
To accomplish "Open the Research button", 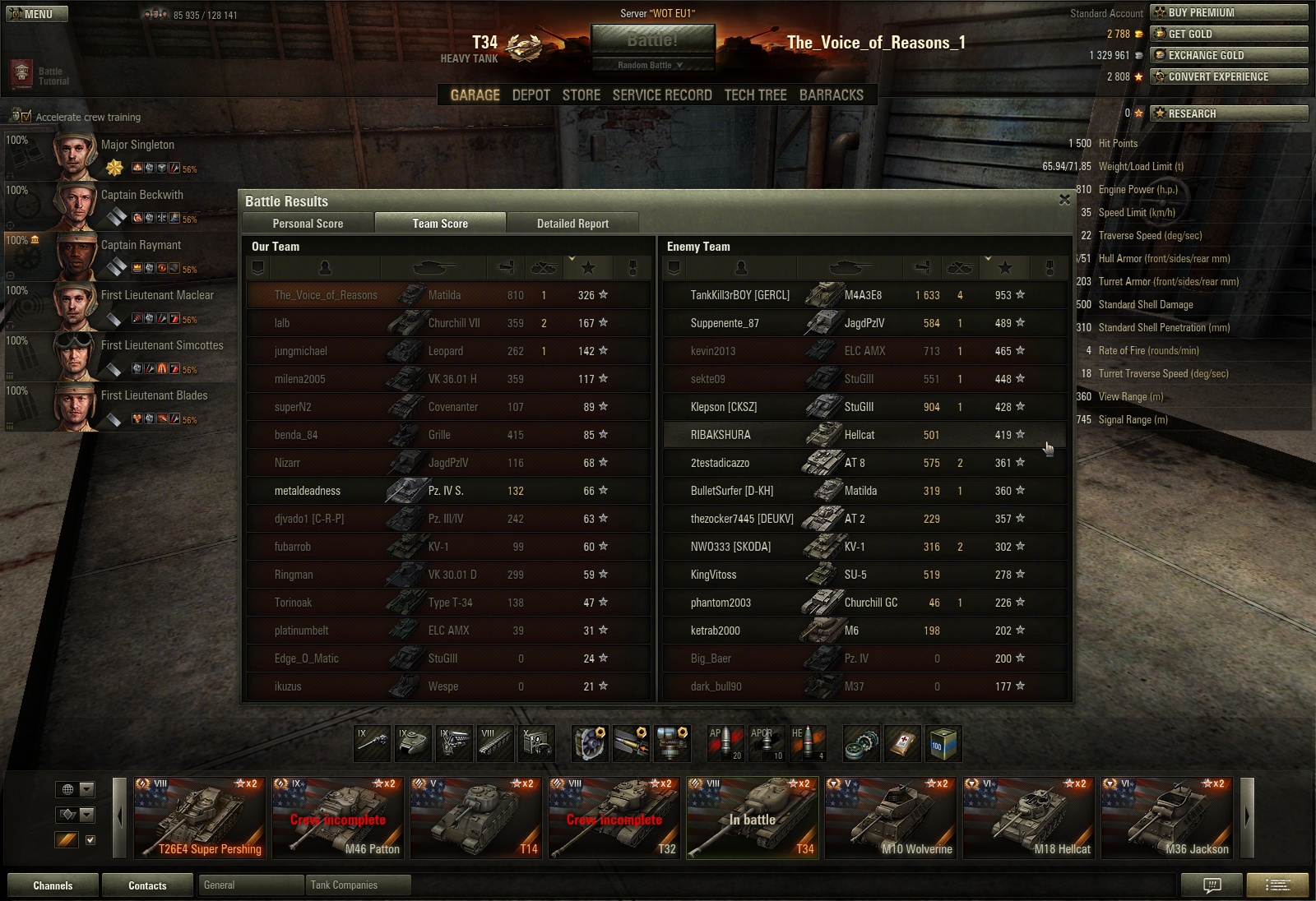I will tap(1229, 113).
